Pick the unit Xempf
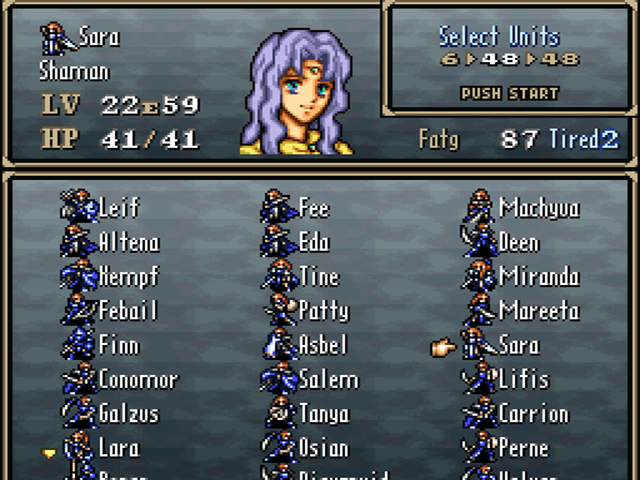640x480 pixels. [x=128, y=277]
